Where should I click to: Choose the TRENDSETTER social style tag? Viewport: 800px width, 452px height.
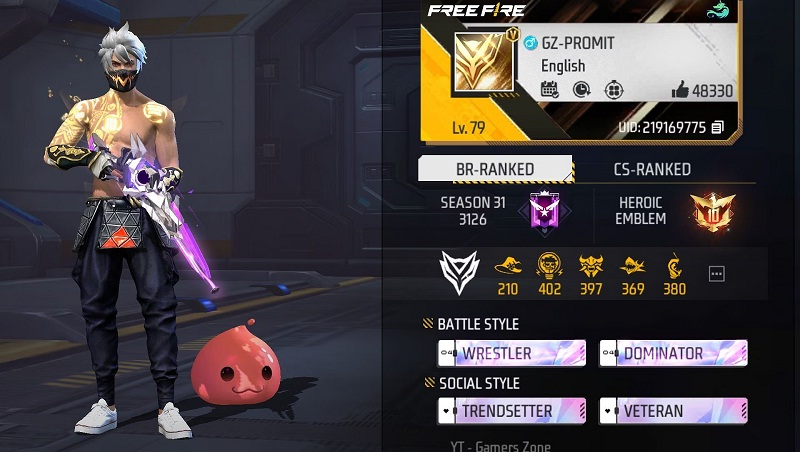(x=511, y=410)
